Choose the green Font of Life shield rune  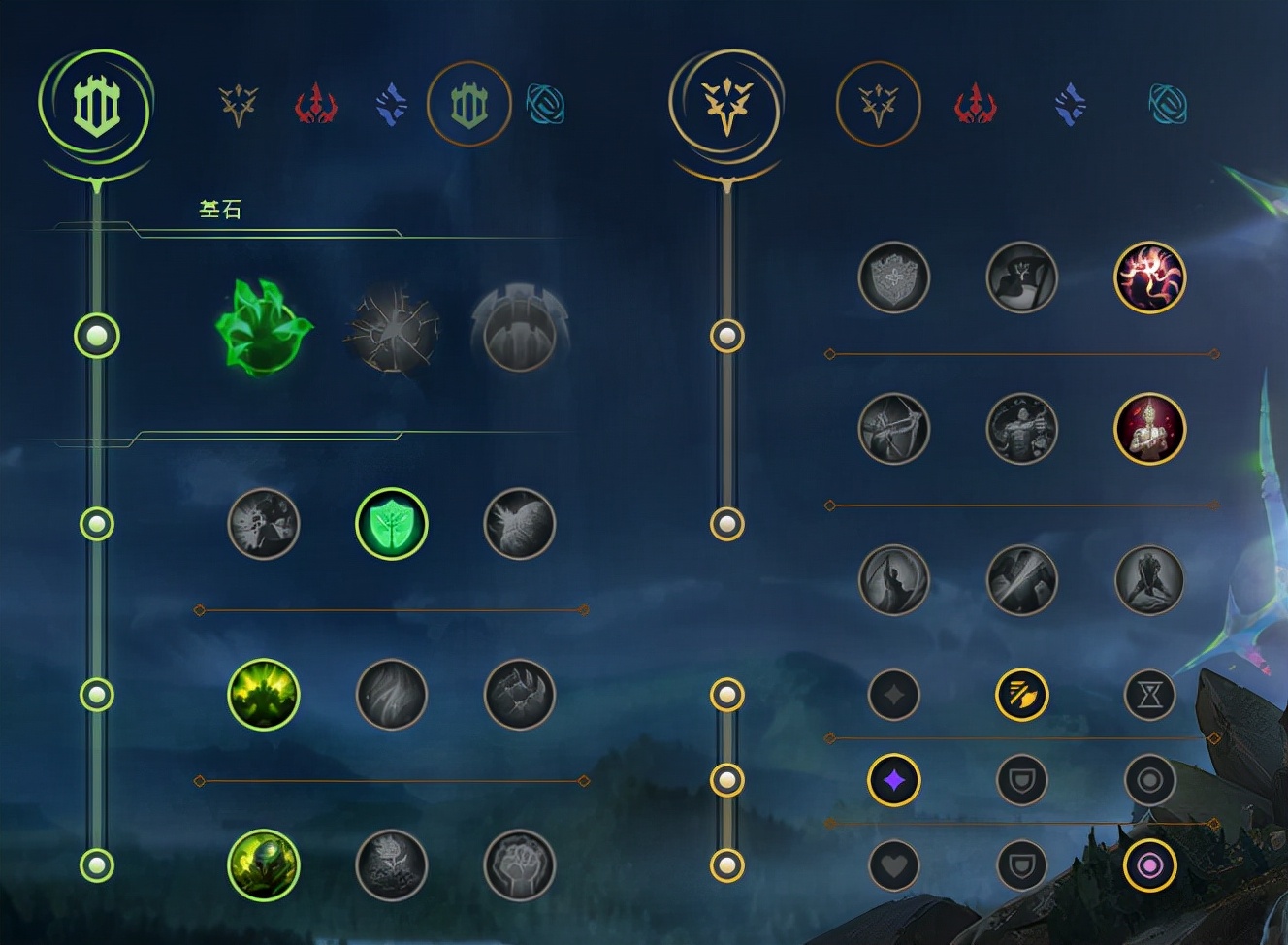(392, 525)
